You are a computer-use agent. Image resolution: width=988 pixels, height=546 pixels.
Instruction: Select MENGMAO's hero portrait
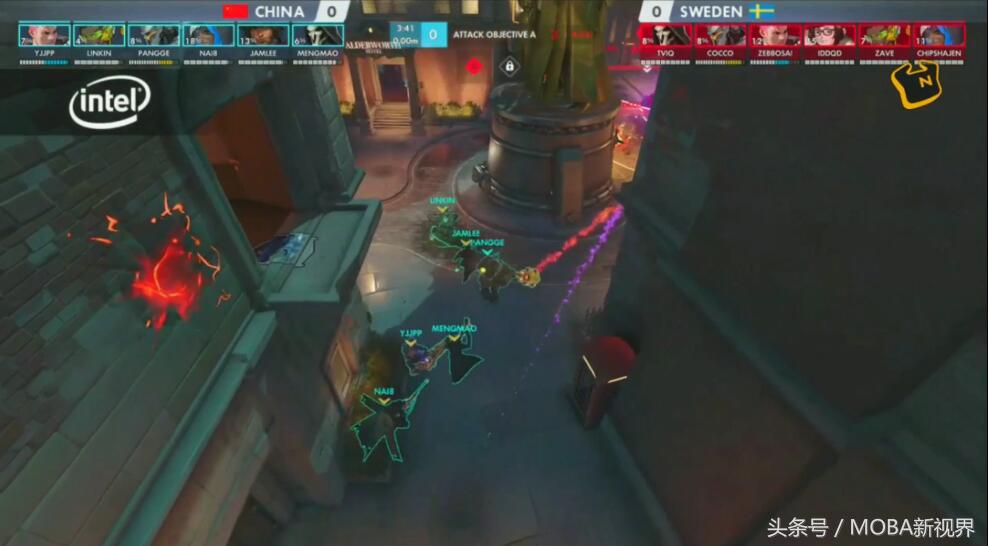(x=318, y=36)
